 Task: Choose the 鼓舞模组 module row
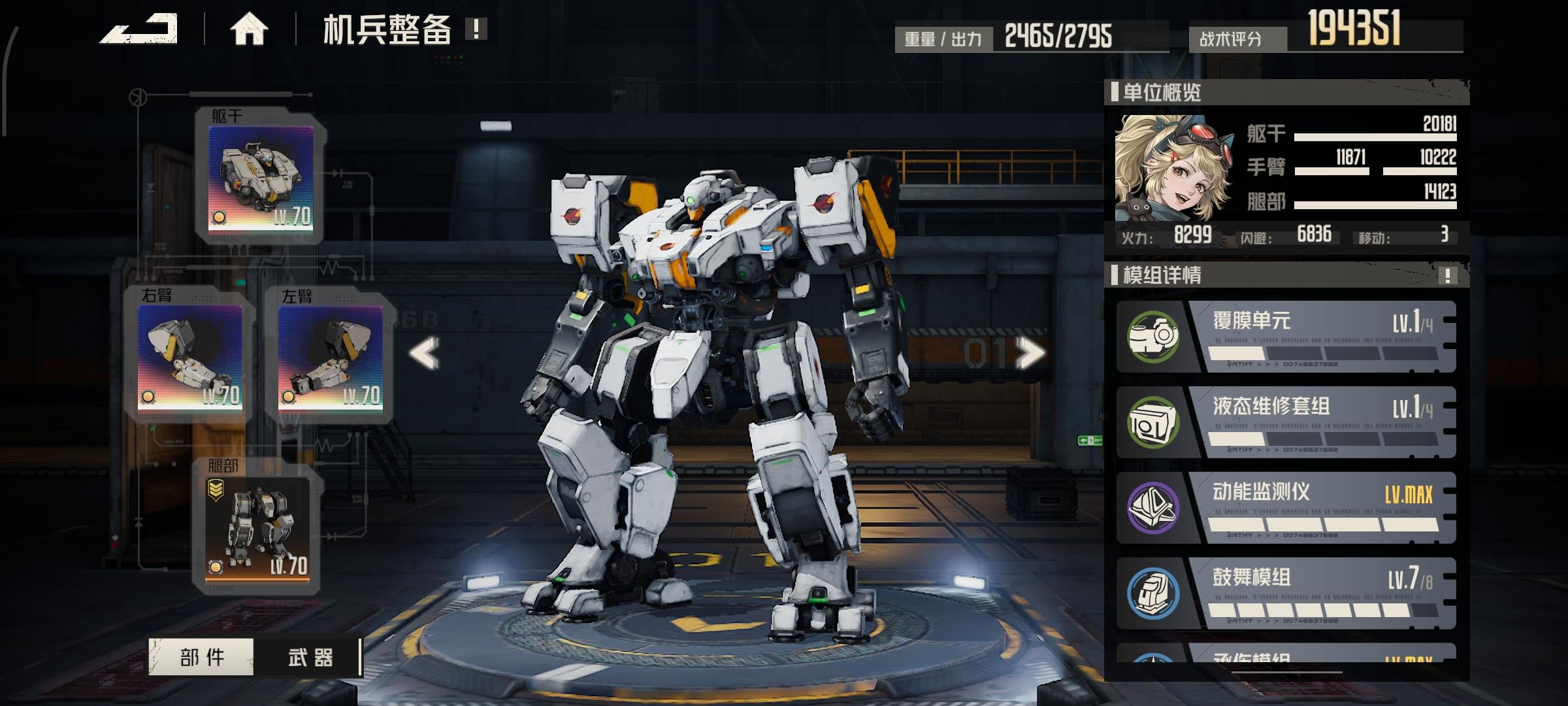[1286, 594]
